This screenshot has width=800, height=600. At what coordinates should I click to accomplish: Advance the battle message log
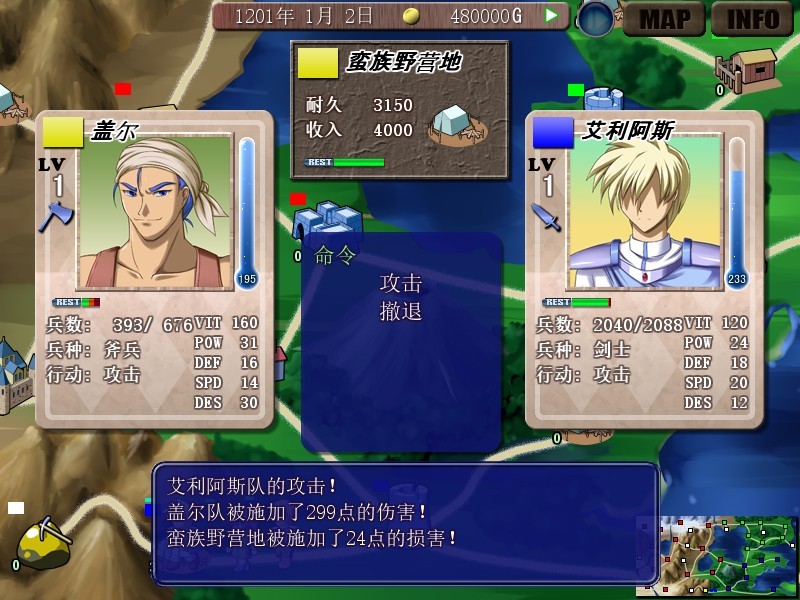pos(405,522)
